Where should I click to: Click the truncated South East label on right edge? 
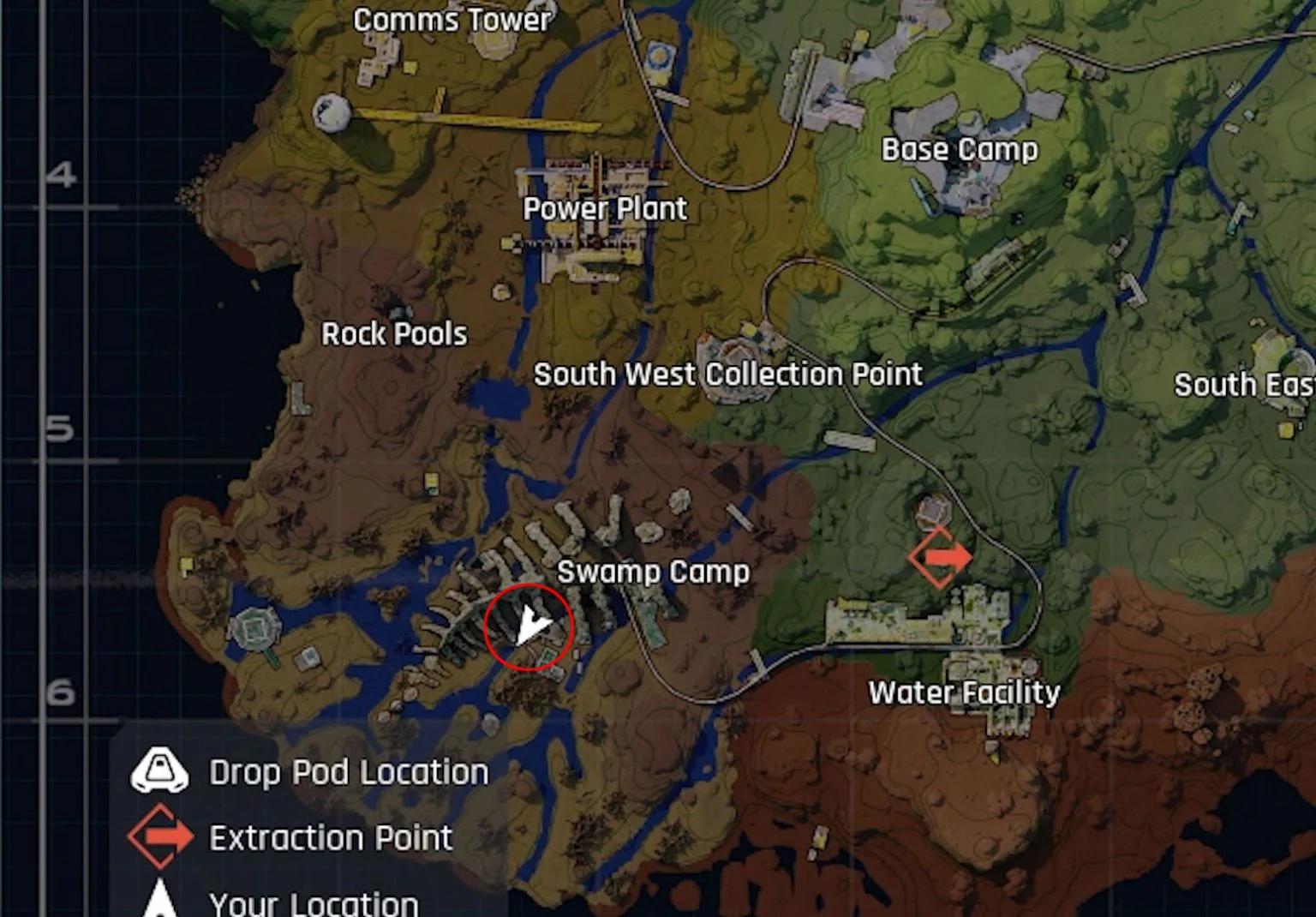(1241, 386)
